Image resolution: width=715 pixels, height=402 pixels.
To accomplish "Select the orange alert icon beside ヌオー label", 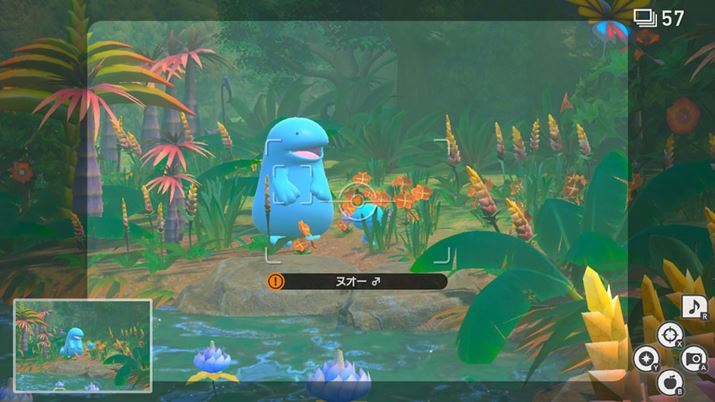I will 276,282.
